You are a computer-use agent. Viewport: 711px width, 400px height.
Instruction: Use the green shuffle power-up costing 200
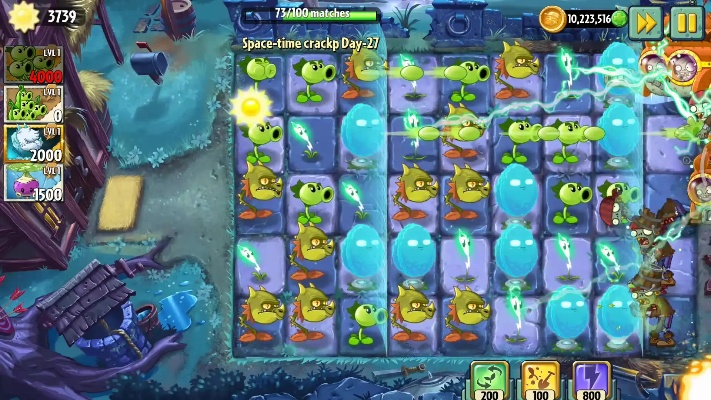coord(490,381)
